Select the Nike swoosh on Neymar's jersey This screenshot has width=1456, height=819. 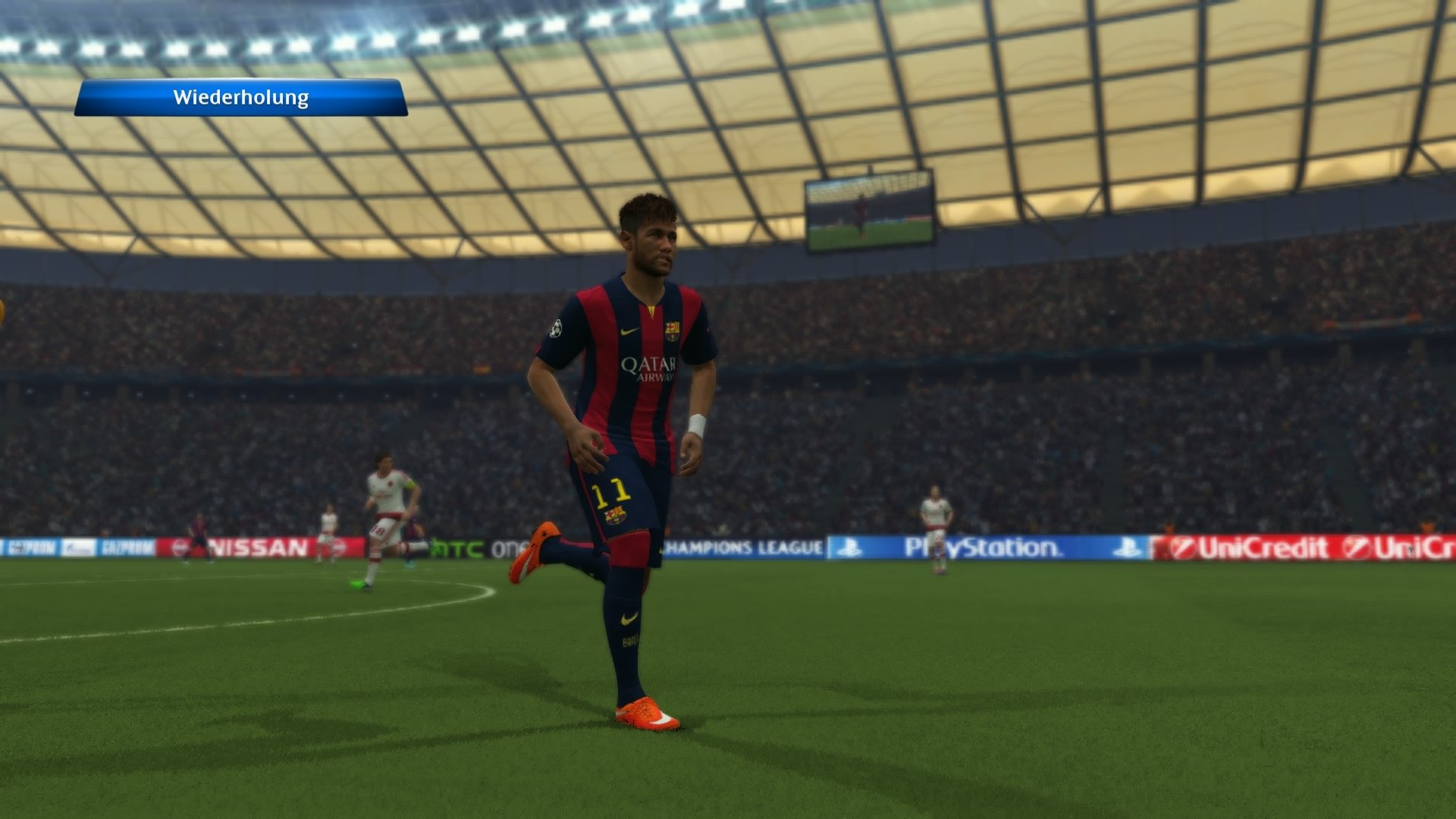coord(630,331)
